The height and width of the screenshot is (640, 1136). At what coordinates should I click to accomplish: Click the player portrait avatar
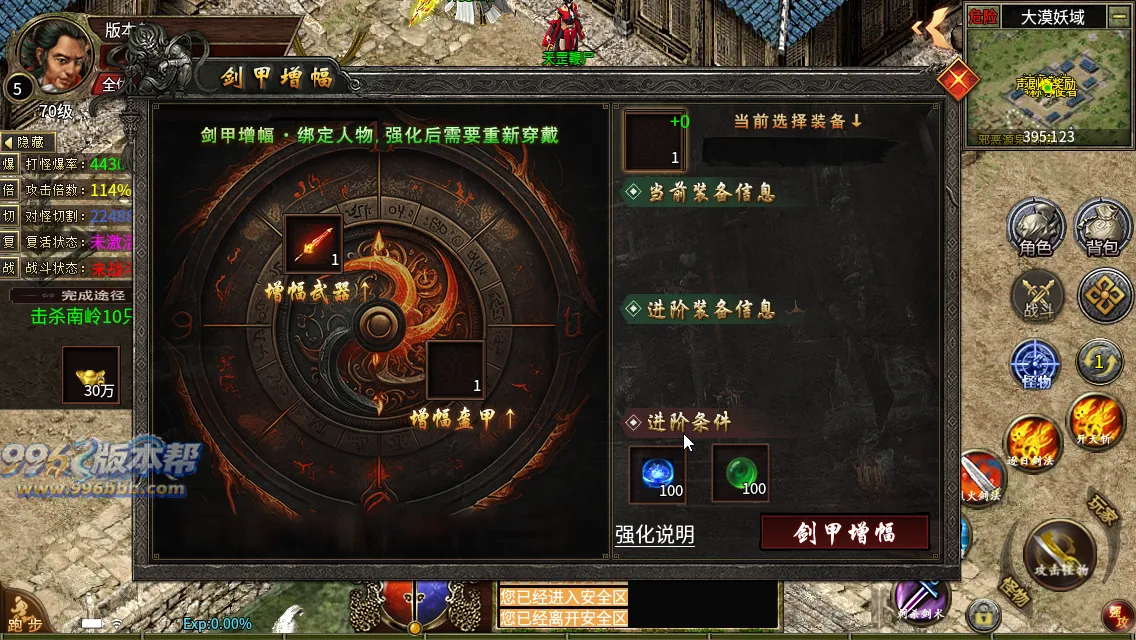coord(48,55)
